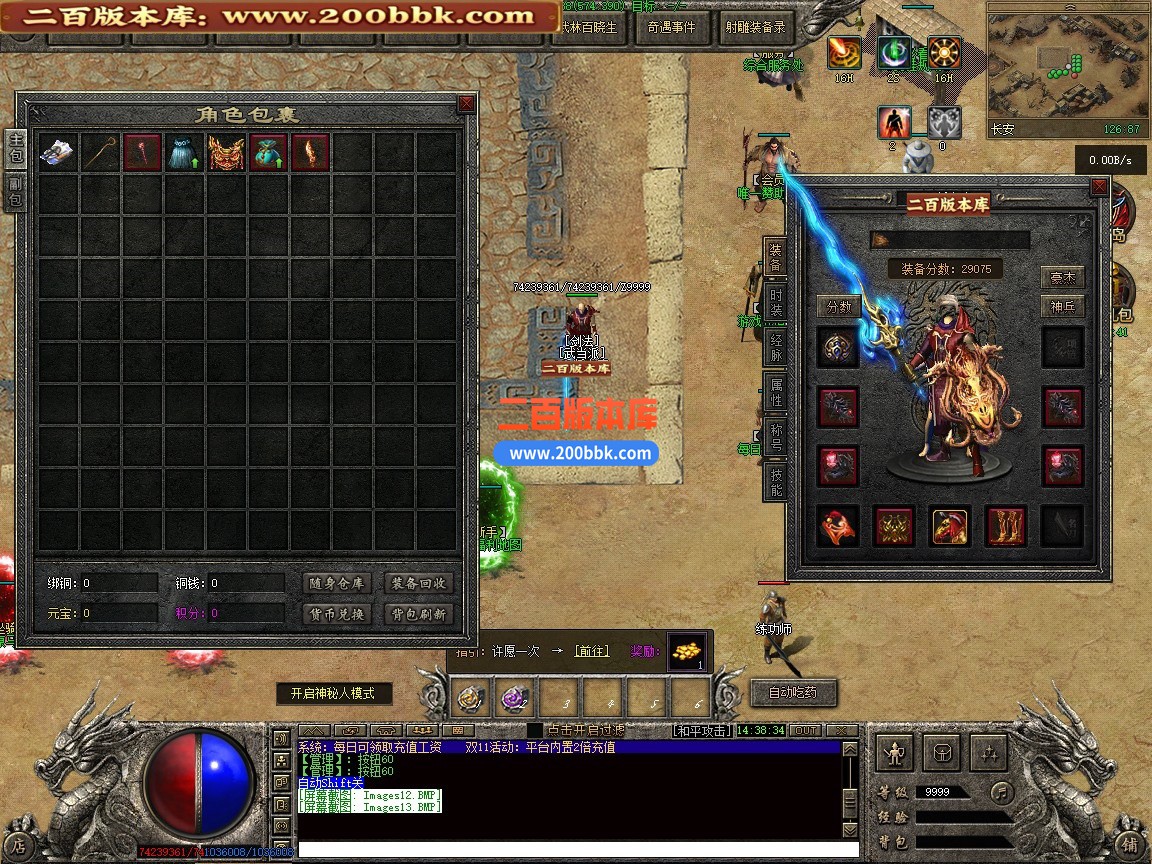Toggle 自动吃药 auto-potion

792,692
